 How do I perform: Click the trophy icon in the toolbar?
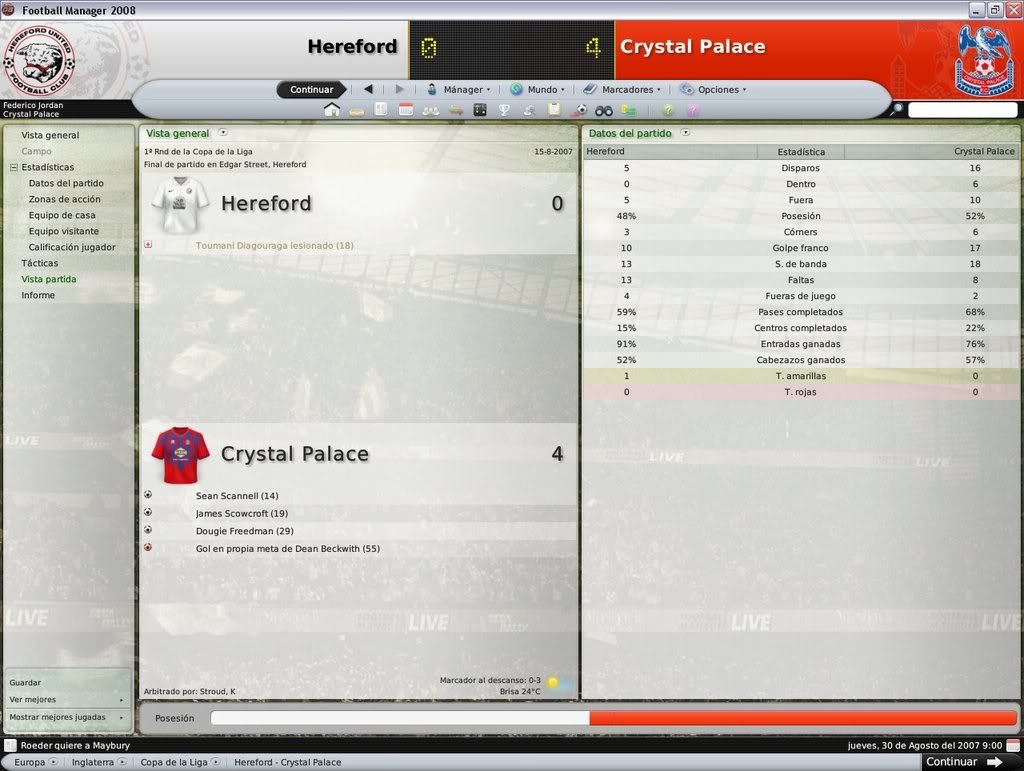pos(504,110)
